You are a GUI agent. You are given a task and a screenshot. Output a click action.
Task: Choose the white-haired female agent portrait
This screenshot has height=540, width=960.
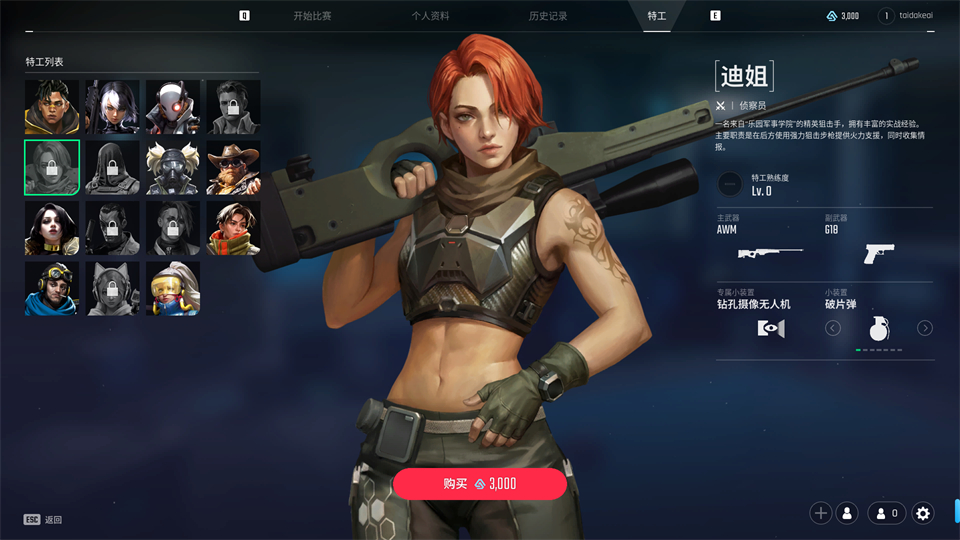pos(112,107)
